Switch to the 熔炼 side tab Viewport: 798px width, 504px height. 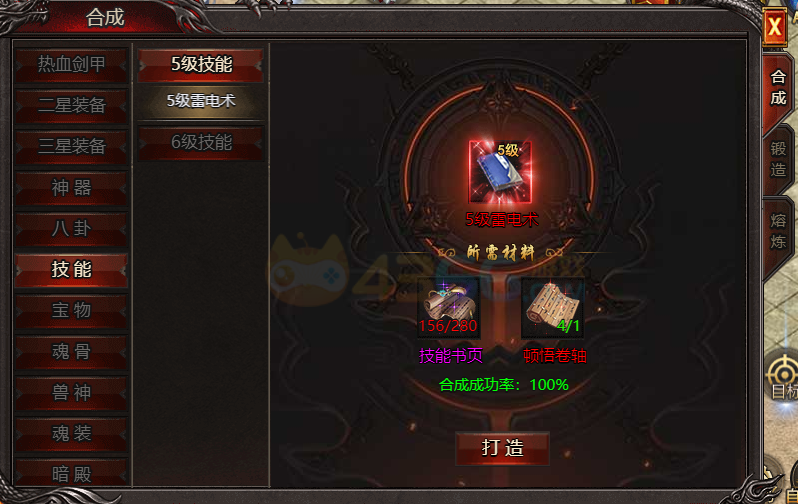coord(778,231)
